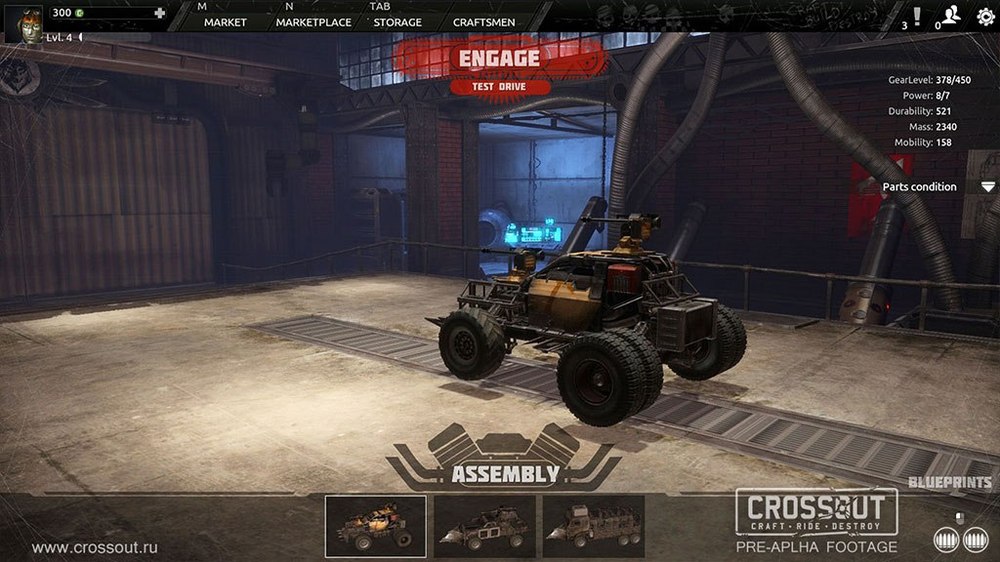This screenshot has width=1000, height=562.
Task: Pick the third vehicle blueprint thumbnail
Action: [x=593, y=526]
